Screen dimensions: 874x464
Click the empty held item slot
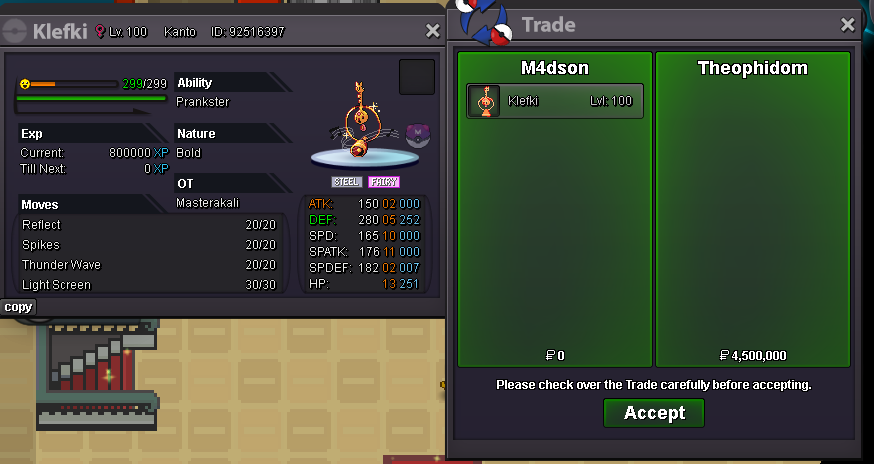[416, 77]
